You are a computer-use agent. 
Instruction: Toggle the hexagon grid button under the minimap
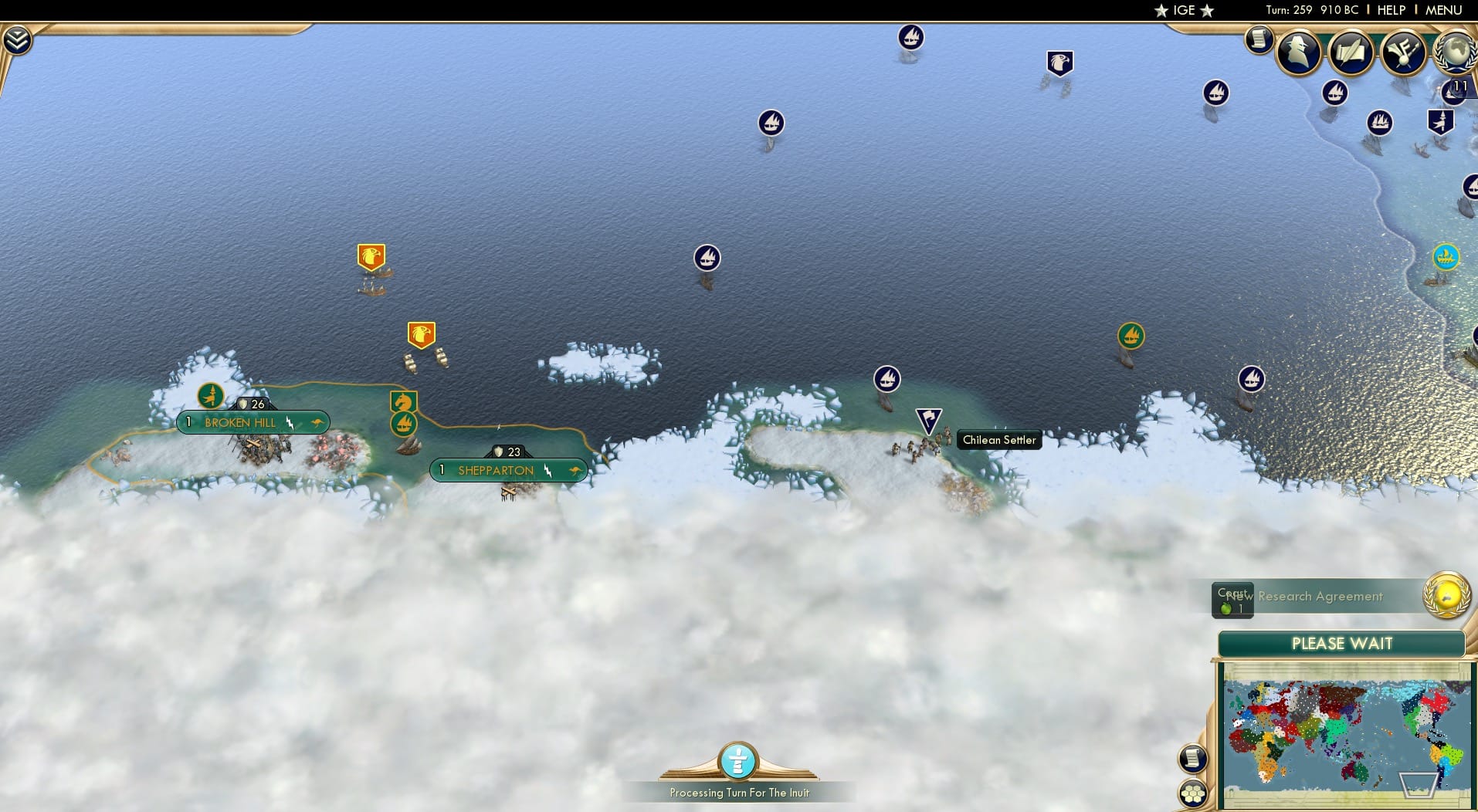point(1193,792)
